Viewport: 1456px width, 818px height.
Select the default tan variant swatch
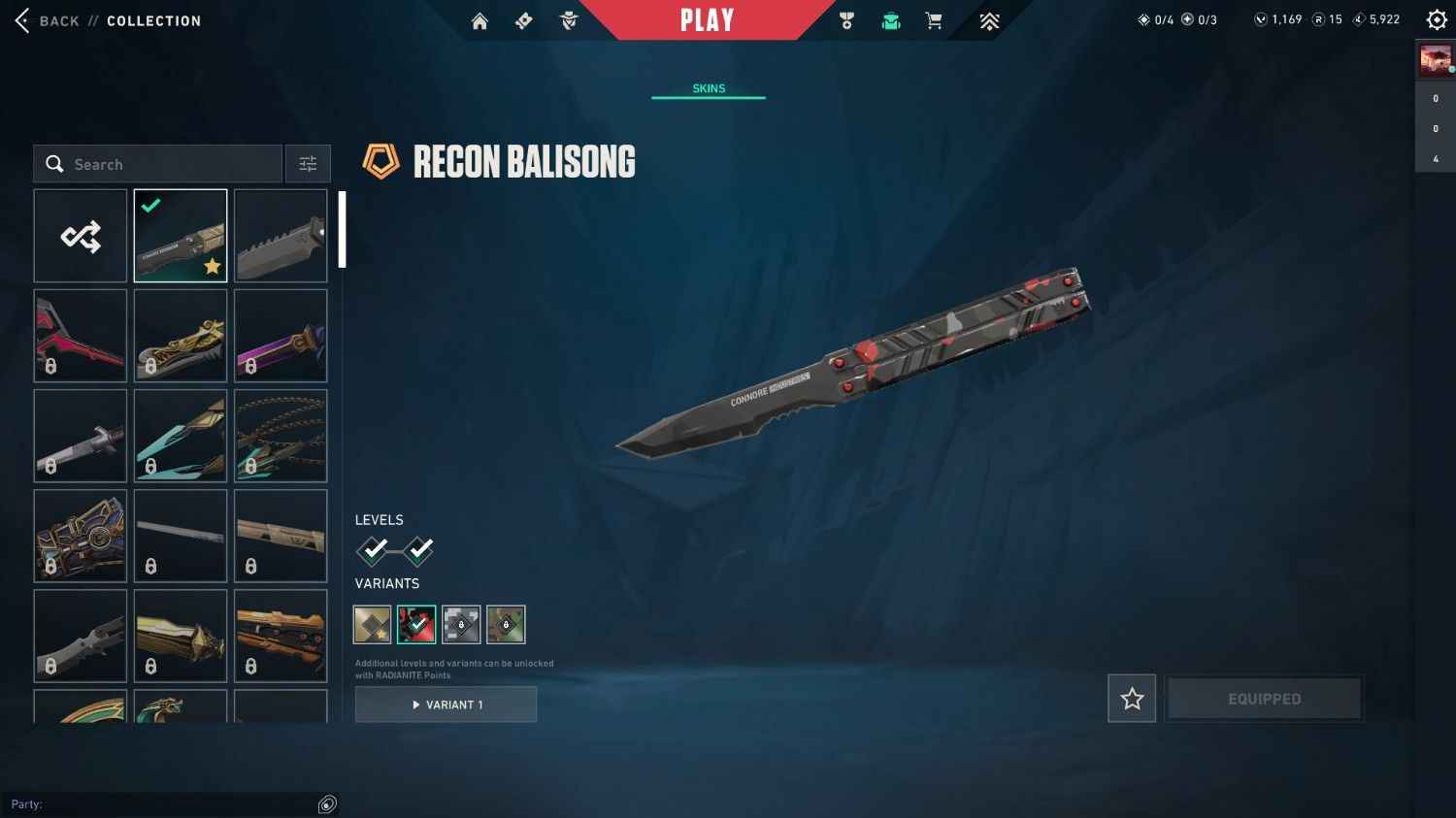pyautogui.click(x=372, y=624)
